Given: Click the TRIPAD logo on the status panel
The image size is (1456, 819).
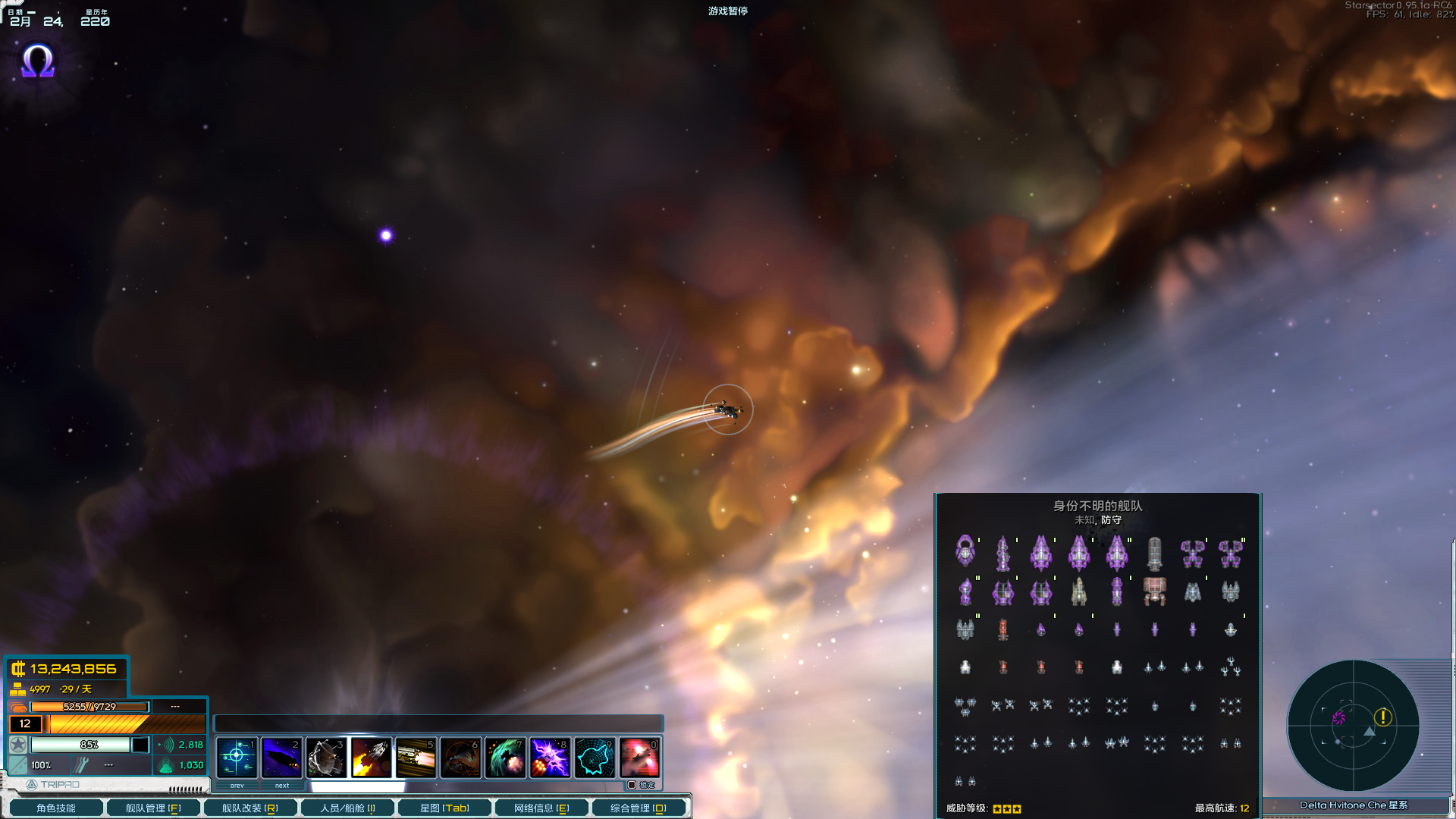Looking at the screenshot, I should coord(30,784).
